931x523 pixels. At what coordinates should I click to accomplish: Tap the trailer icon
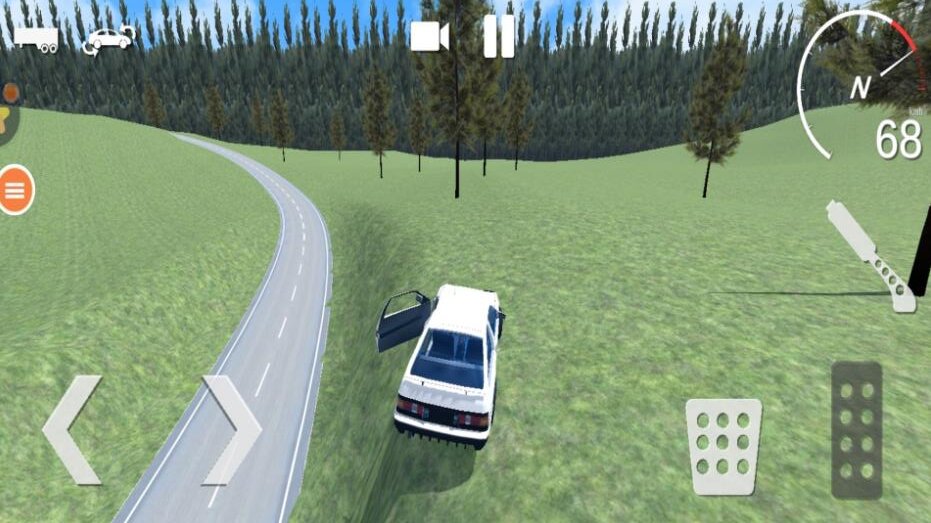(35, 39)
